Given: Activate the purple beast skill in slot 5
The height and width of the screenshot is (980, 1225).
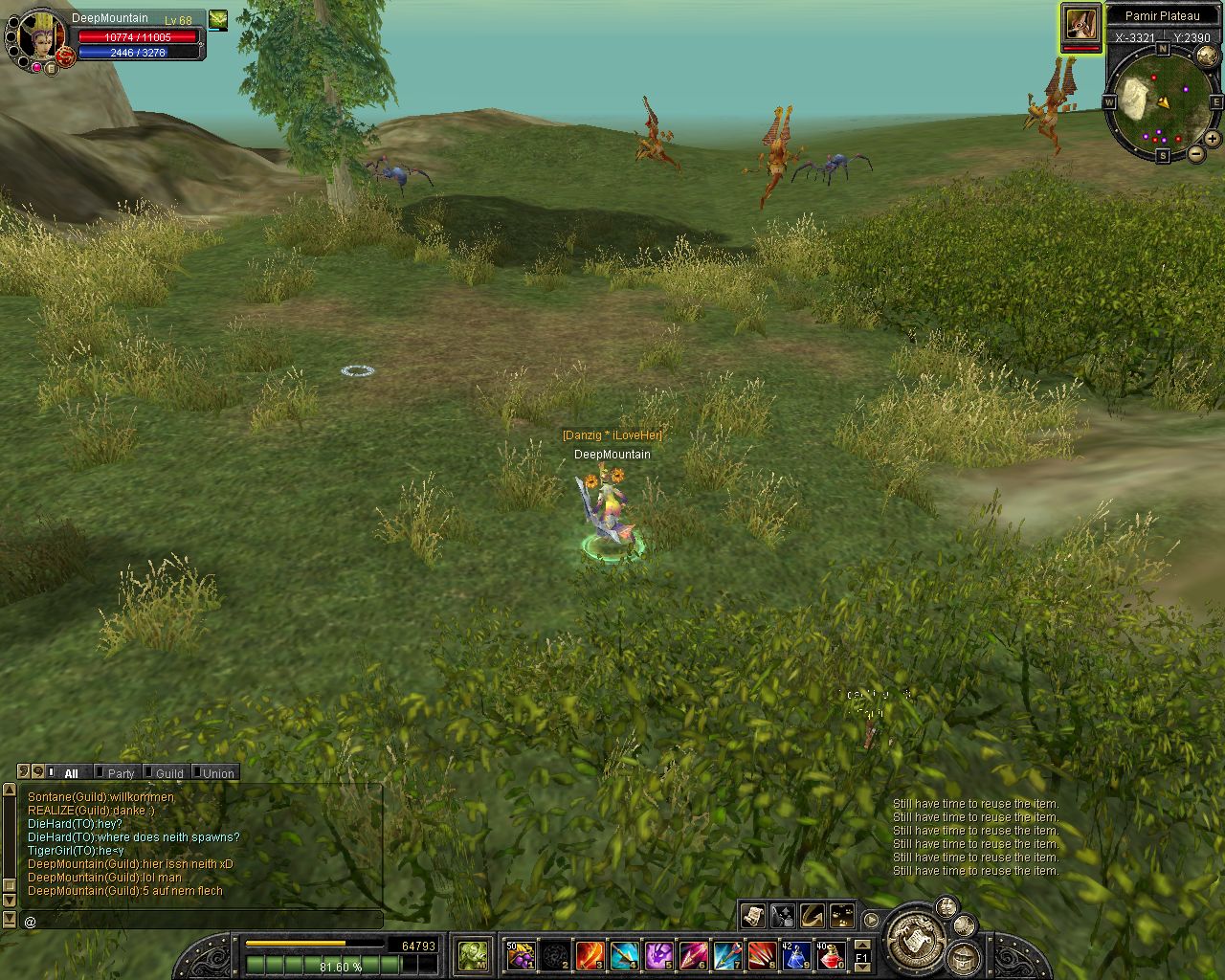Looking at the screenshot, I should click(657, 954).
